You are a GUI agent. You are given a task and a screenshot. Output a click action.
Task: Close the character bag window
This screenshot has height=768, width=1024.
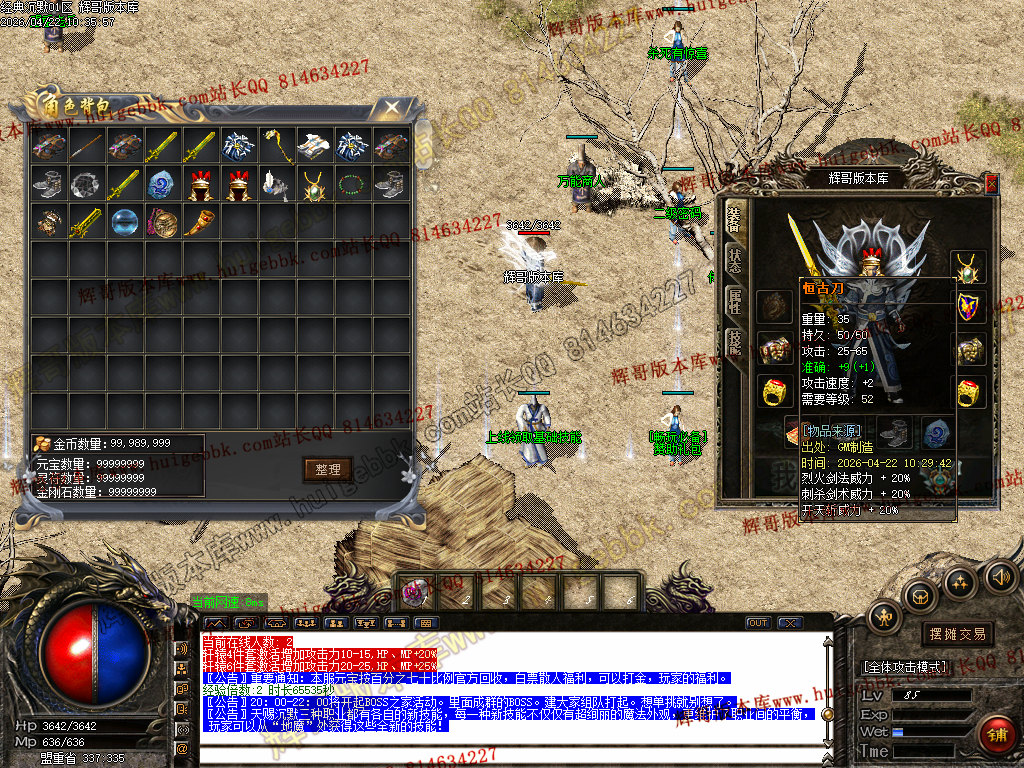tap(392, 106)
